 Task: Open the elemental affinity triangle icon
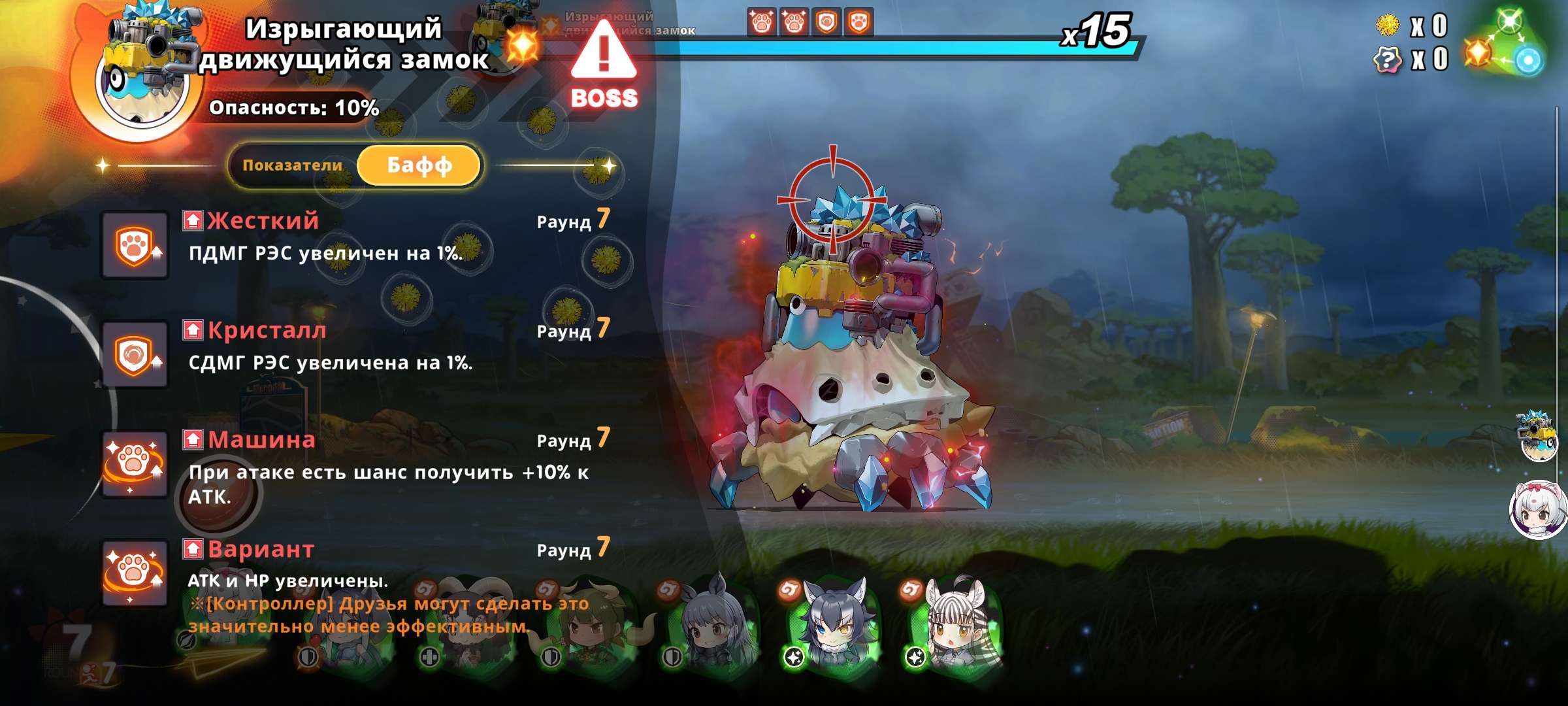[1505, 42]
